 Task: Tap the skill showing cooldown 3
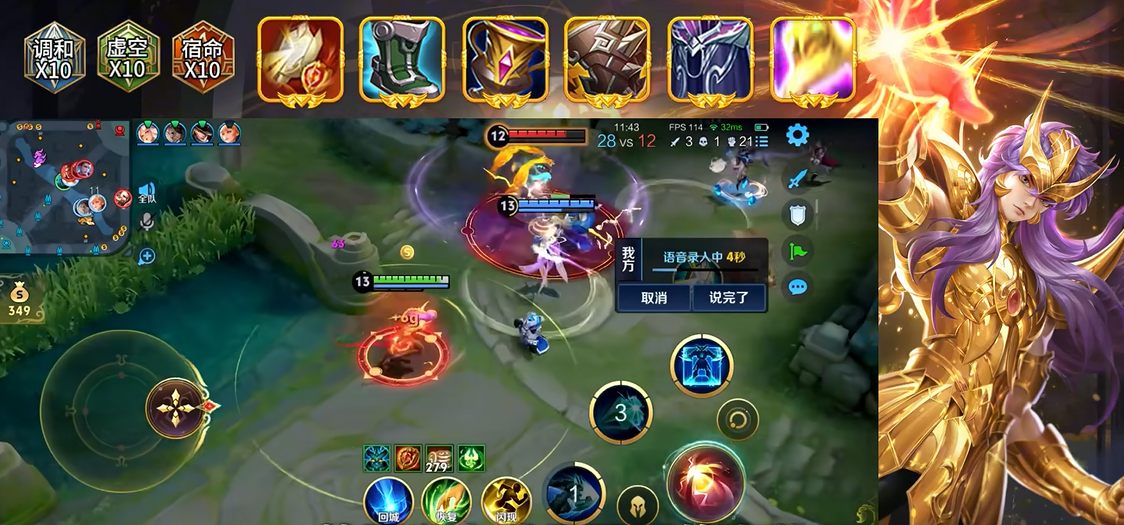620,412
